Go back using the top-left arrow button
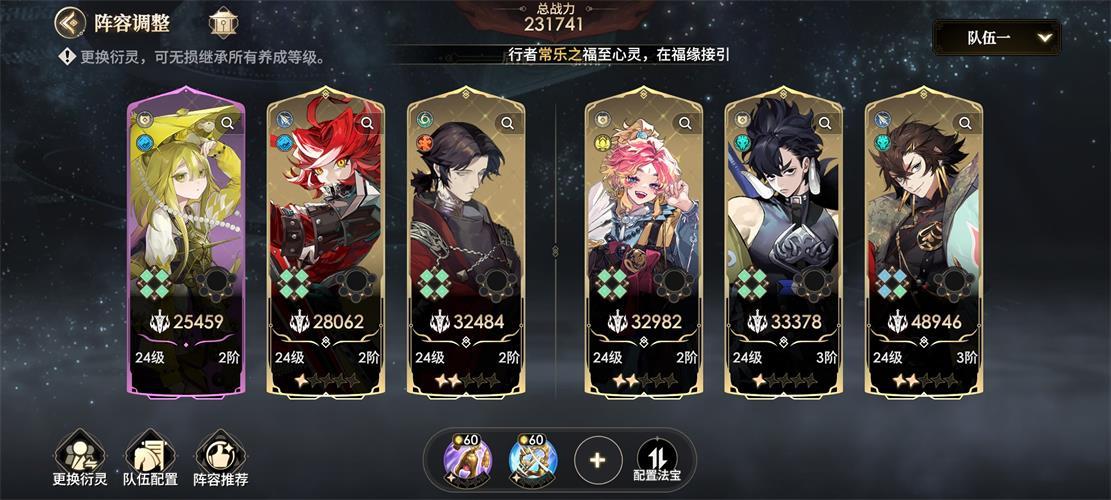 (x=69, y=22)
